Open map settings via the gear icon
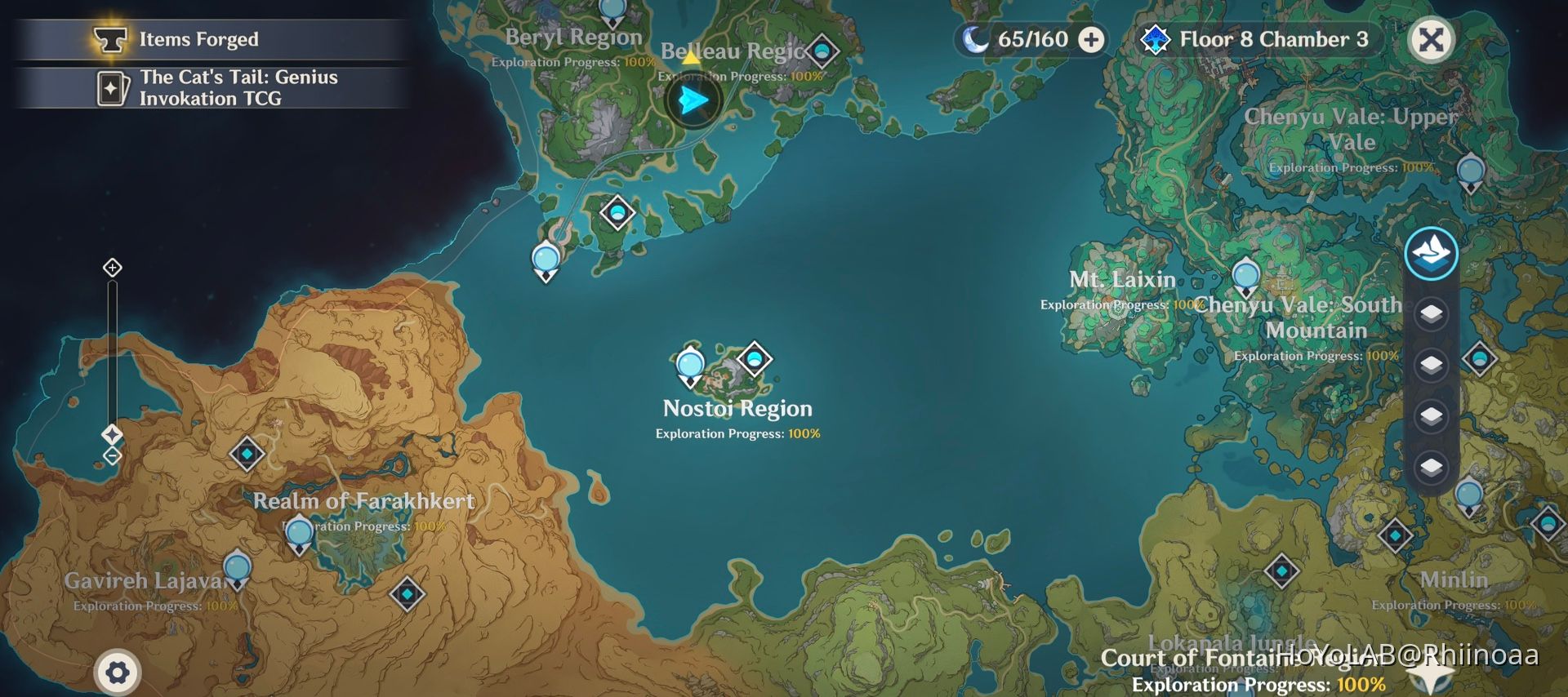 (x=117, y=672)
